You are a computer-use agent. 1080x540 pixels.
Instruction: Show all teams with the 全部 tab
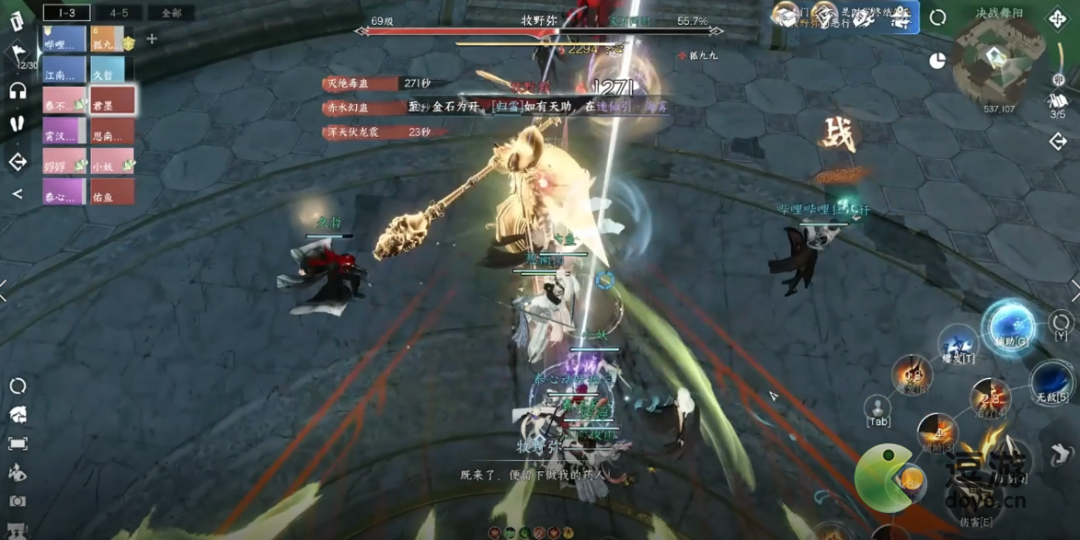tap(170, 13)
